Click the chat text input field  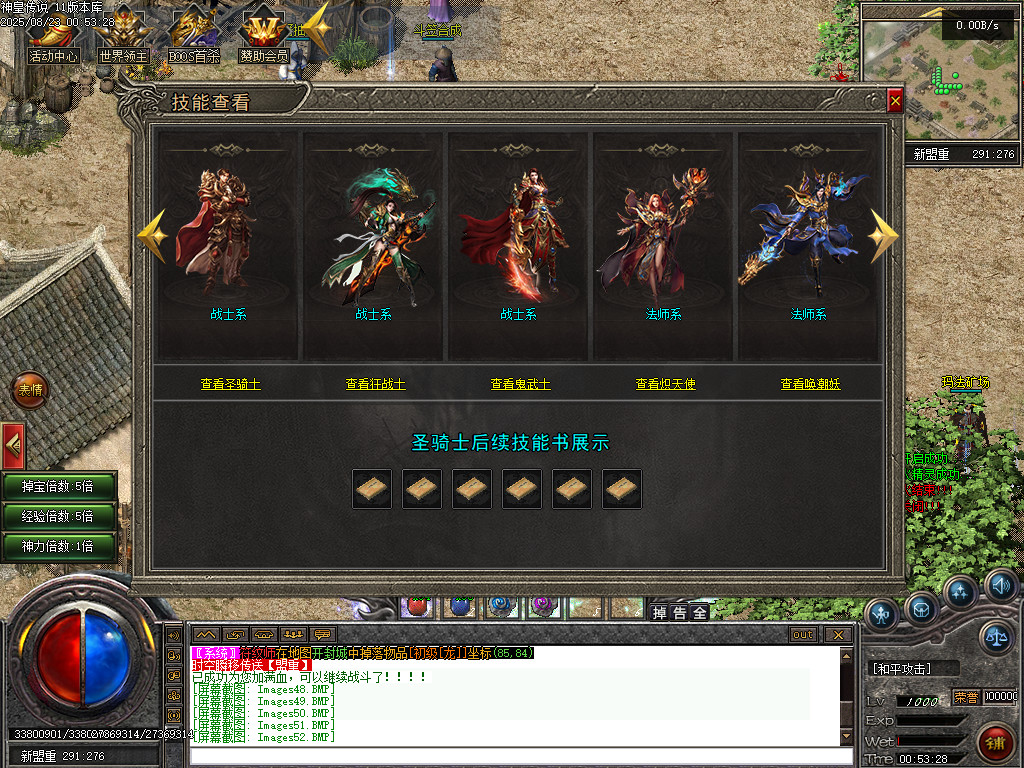coord(510,756)
